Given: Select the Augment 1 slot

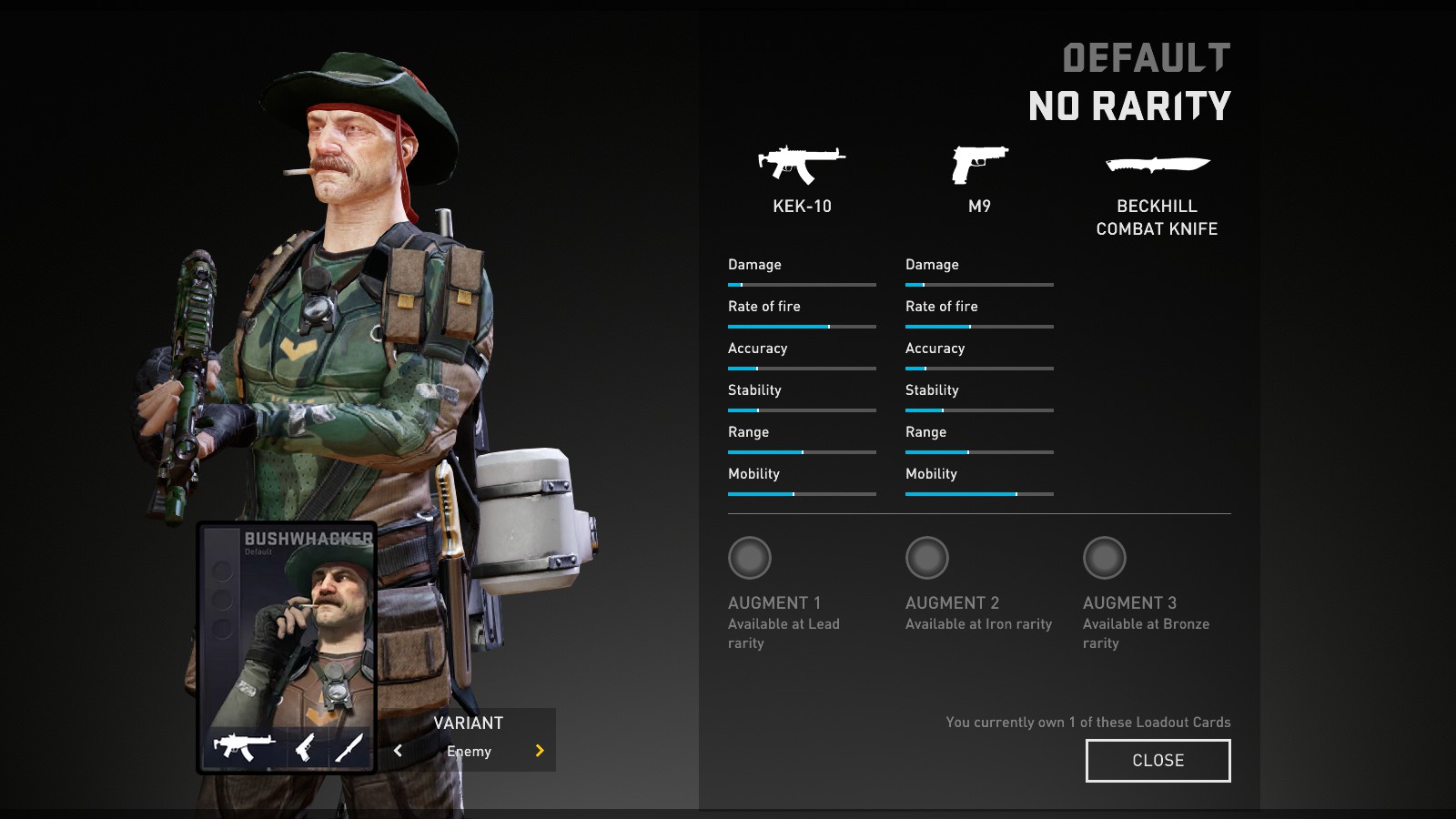Looking at the screenshot, I should (x=750, y=558).
